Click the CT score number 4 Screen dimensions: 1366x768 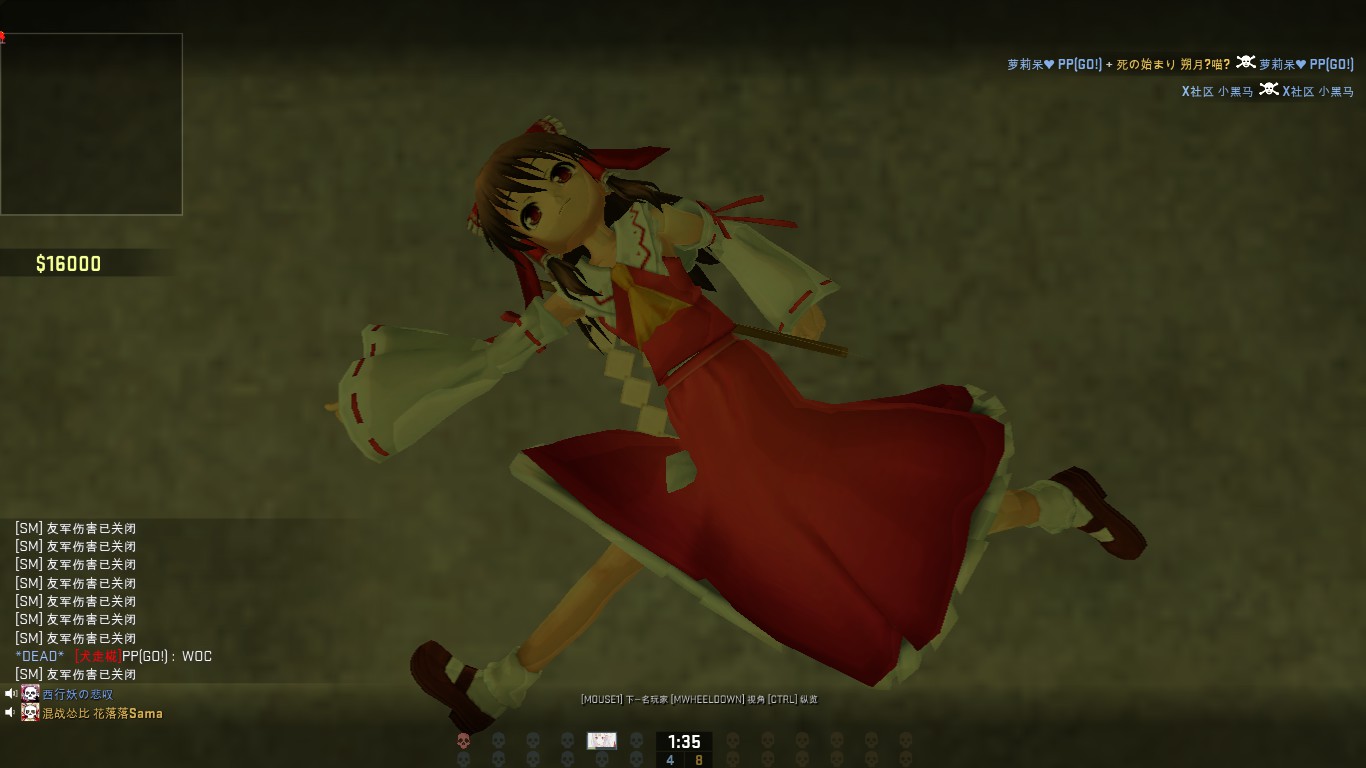pos(670,760)
